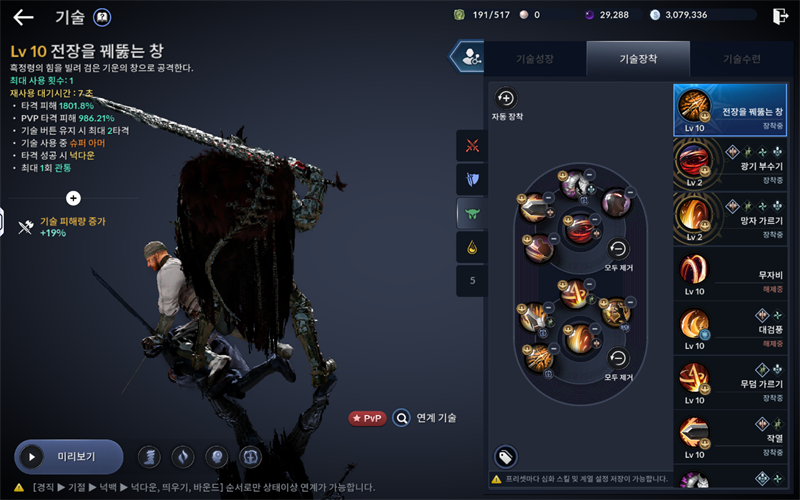Screen dimensions: 800x500
Task: Switch to the 기술성장 tab
Action: coord(535,59)
